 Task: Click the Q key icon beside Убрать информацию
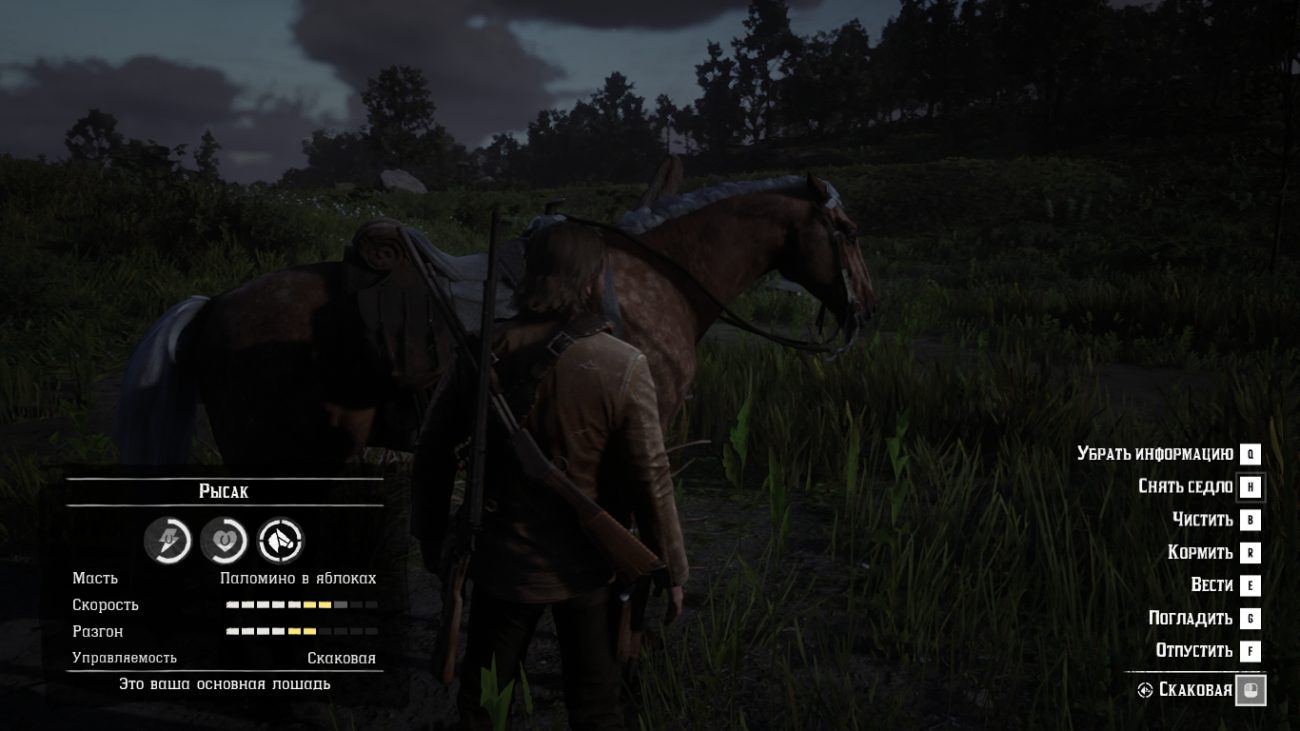1252,453
